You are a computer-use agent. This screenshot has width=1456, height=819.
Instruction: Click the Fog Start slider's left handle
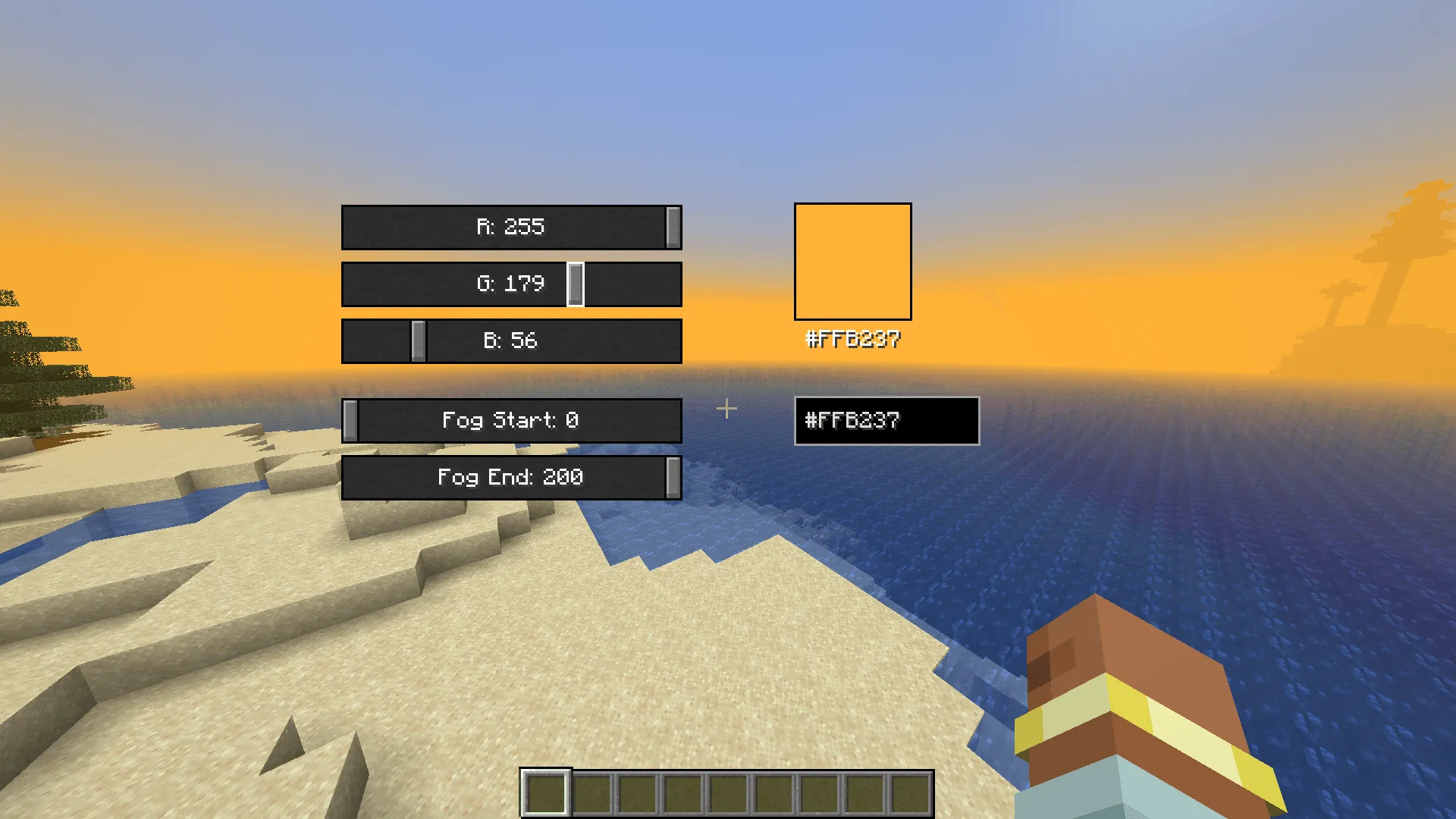click(350, 420)
